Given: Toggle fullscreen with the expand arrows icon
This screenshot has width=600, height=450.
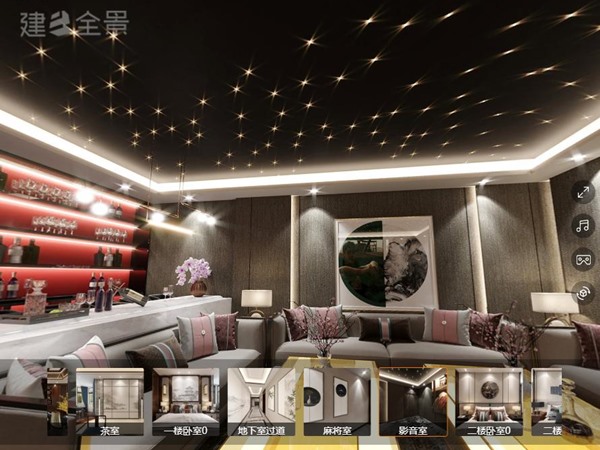Looking at the screenshot, I should (x=582, y=192).
